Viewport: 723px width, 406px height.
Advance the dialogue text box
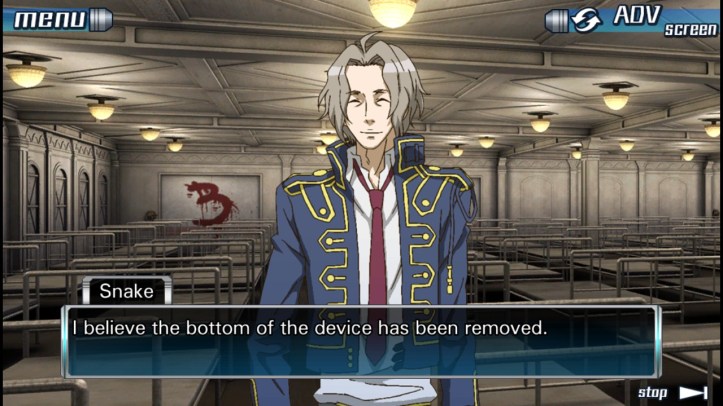tap(361, 341)
